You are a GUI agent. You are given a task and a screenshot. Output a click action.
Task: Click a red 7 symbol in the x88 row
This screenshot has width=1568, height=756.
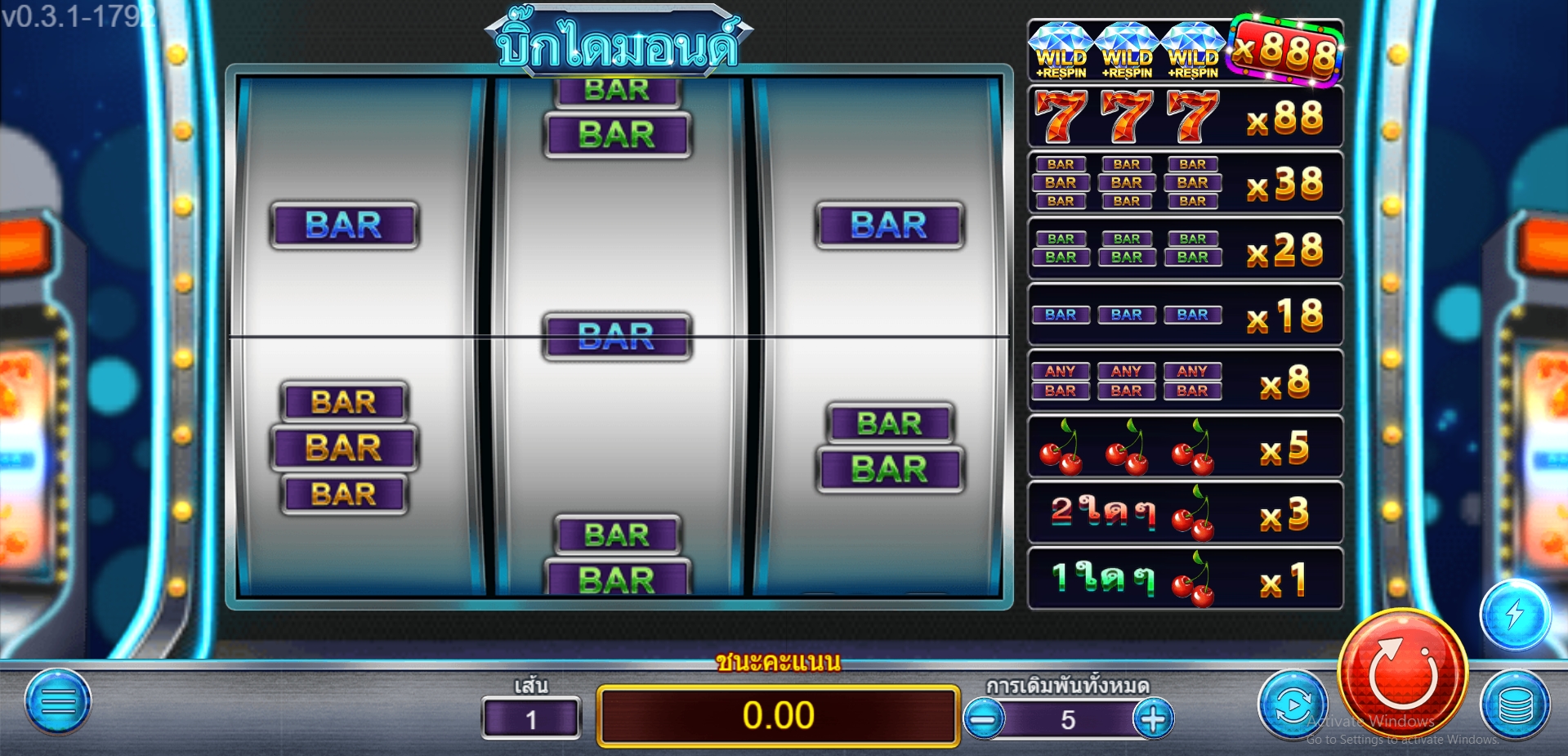[1060, 116]
